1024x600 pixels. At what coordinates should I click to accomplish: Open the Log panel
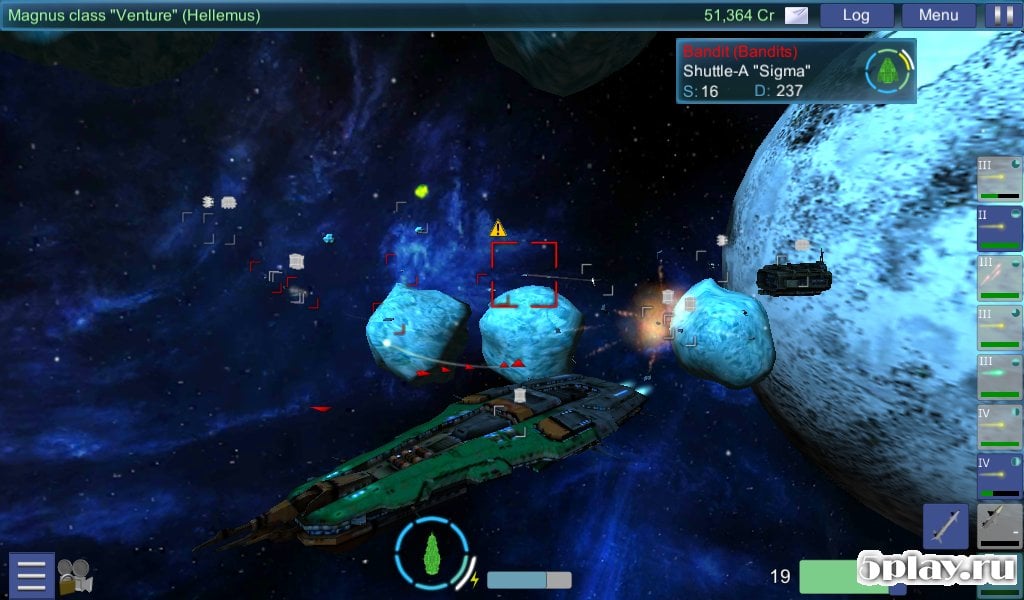pos(856,15)
